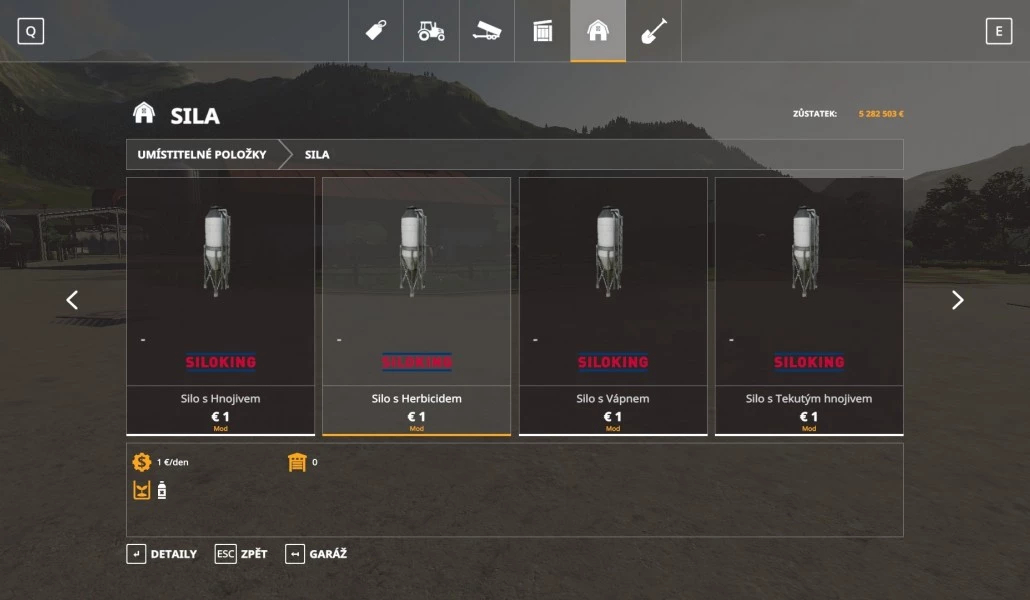Go back to Umístitelné položky breadcrumb

pyautogui.click(x=202, y=155)
